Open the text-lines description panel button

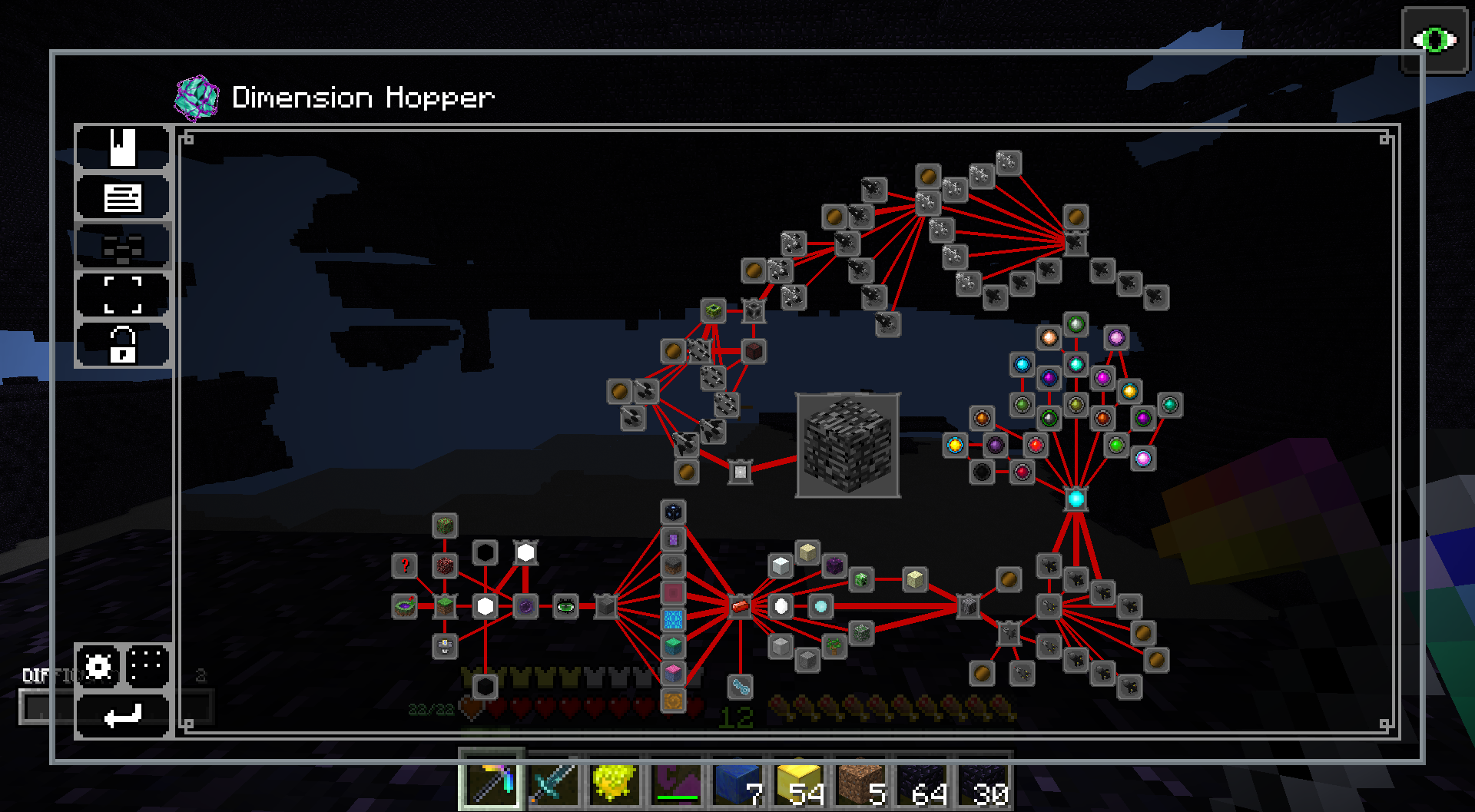(122, 197)
